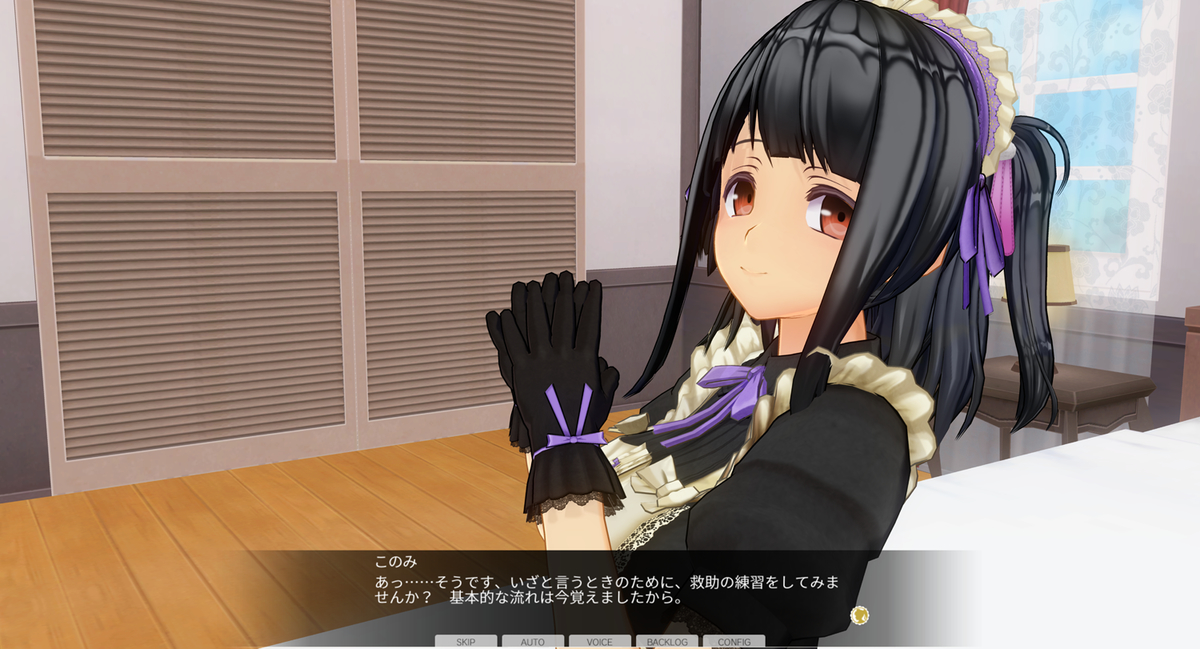The width and height of the screenshot is (1200, 649).
Task: Click the SKIP button
Action: [x=466, y=641]
